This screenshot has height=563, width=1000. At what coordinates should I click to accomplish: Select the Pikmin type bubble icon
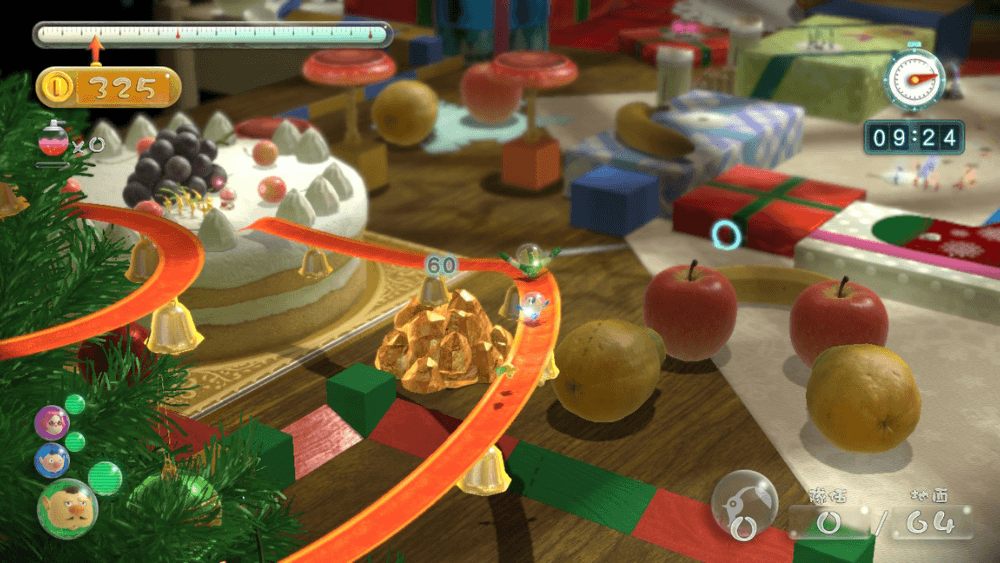[x=744, y=503]
